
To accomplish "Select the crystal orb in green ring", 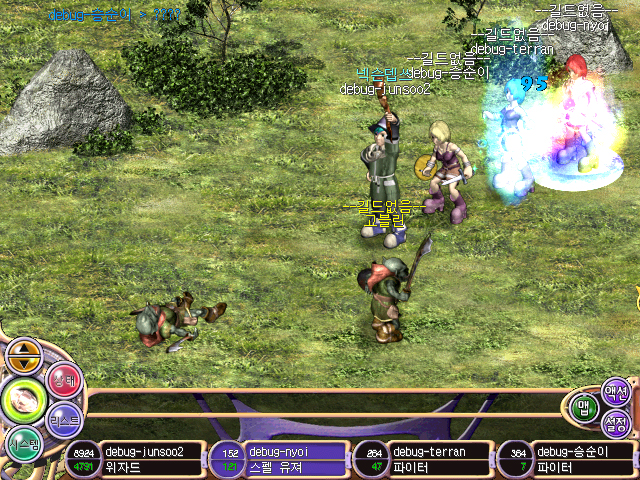I will [x=23, y=399].
